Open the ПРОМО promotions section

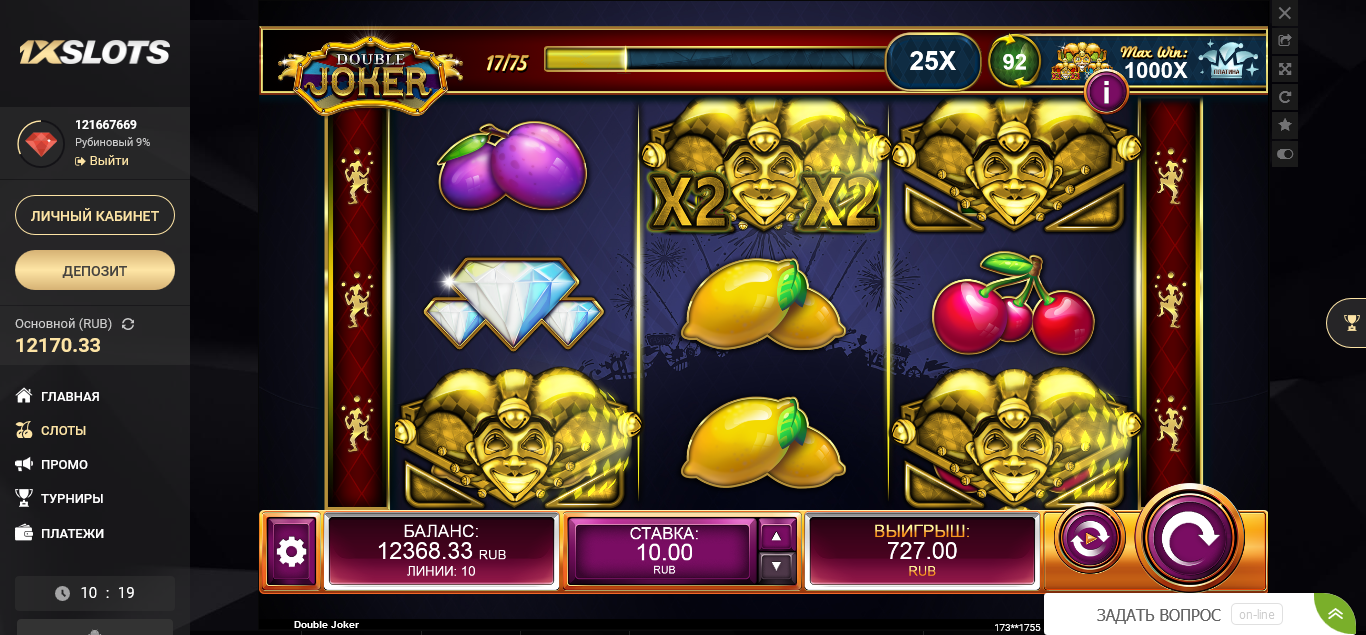point(64,464)
